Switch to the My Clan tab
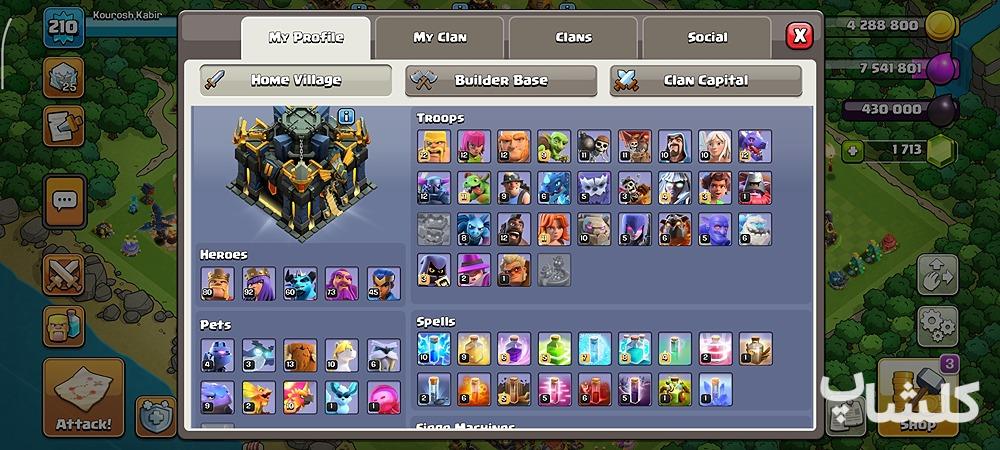 pyautogui.click(x=440, y=38)
